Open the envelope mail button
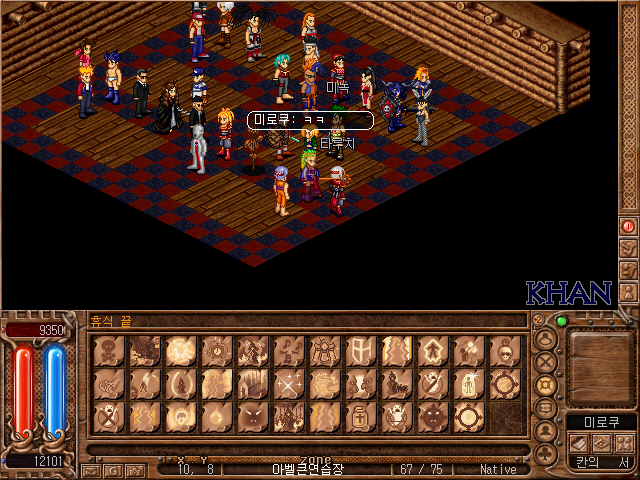This screenshot has width=640, height=480. click(91, 469)
